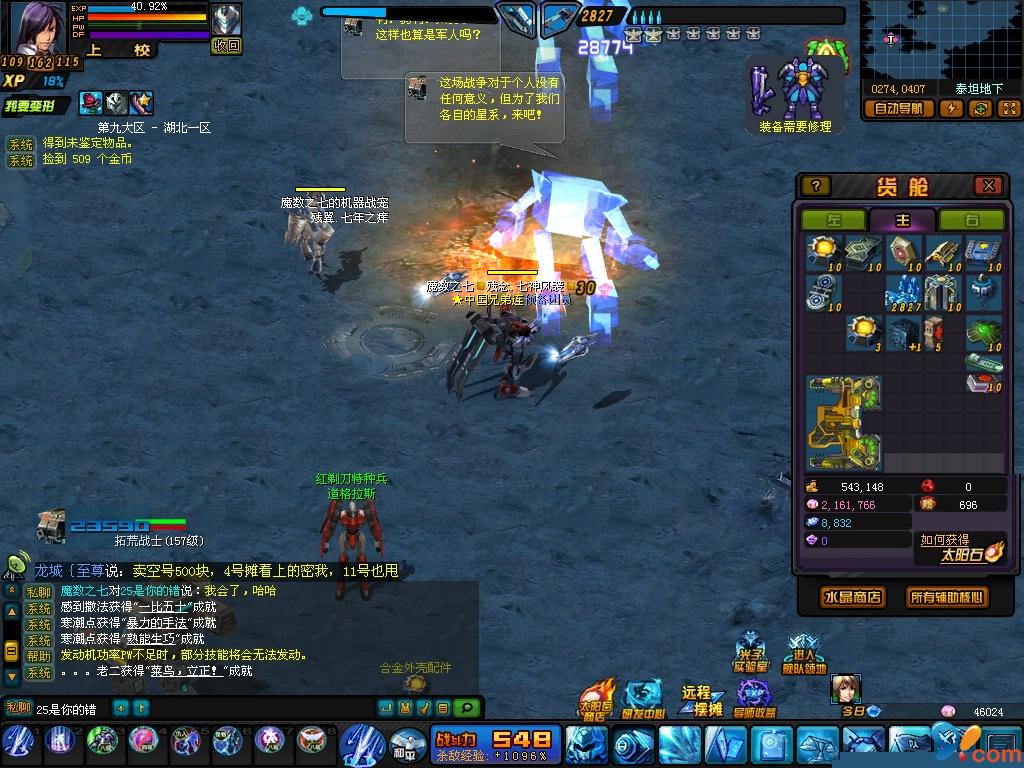The image size is (1024, 768).
Task: Click the 我要变形 transform button
Action: pos(36,106)
